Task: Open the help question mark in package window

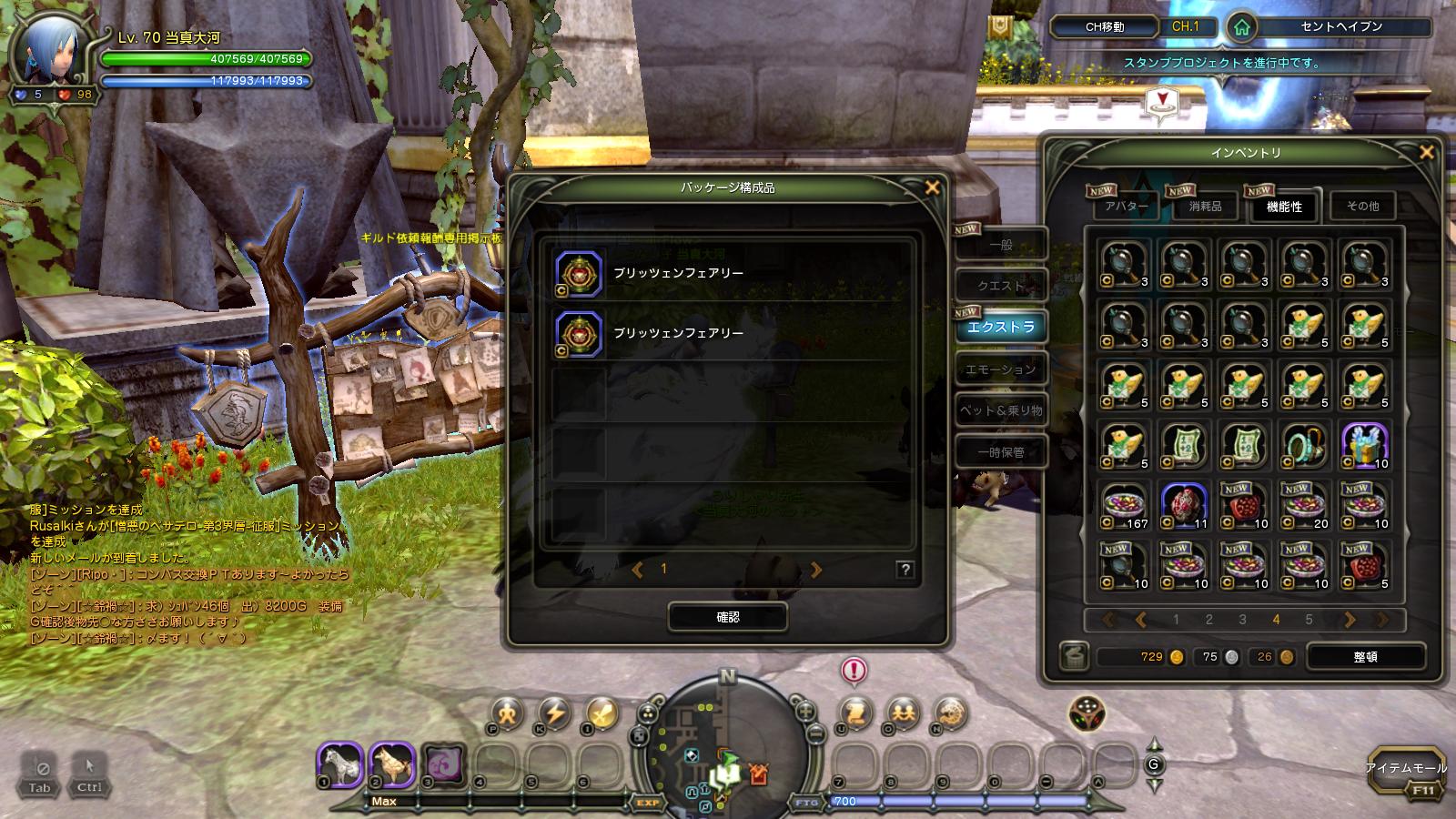Action: pos(905,570)
